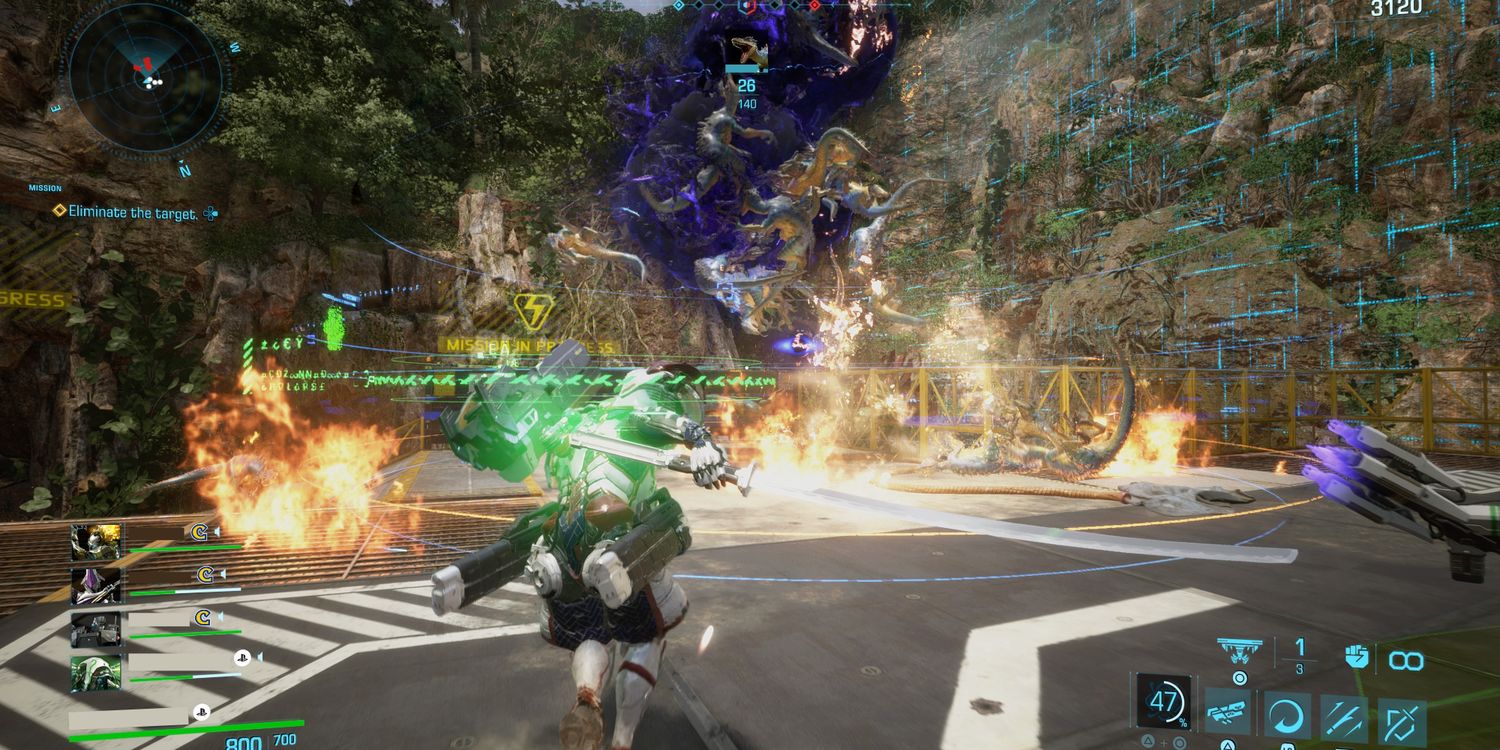Viewport: 1500px width, 750px height.
Task: Select the purple-crested teammate portrait
Action: point(96,586)
